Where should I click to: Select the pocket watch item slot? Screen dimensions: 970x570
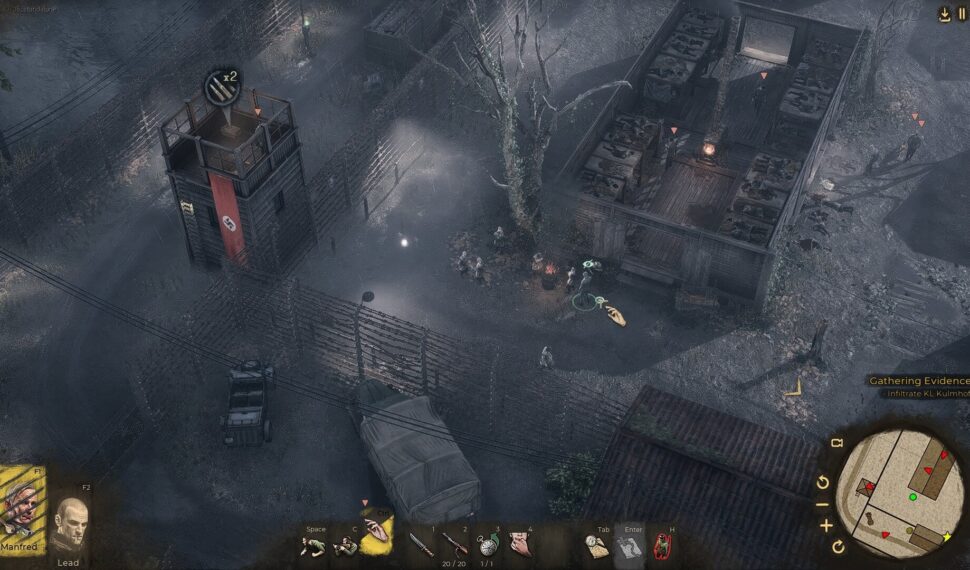(488, 545)
